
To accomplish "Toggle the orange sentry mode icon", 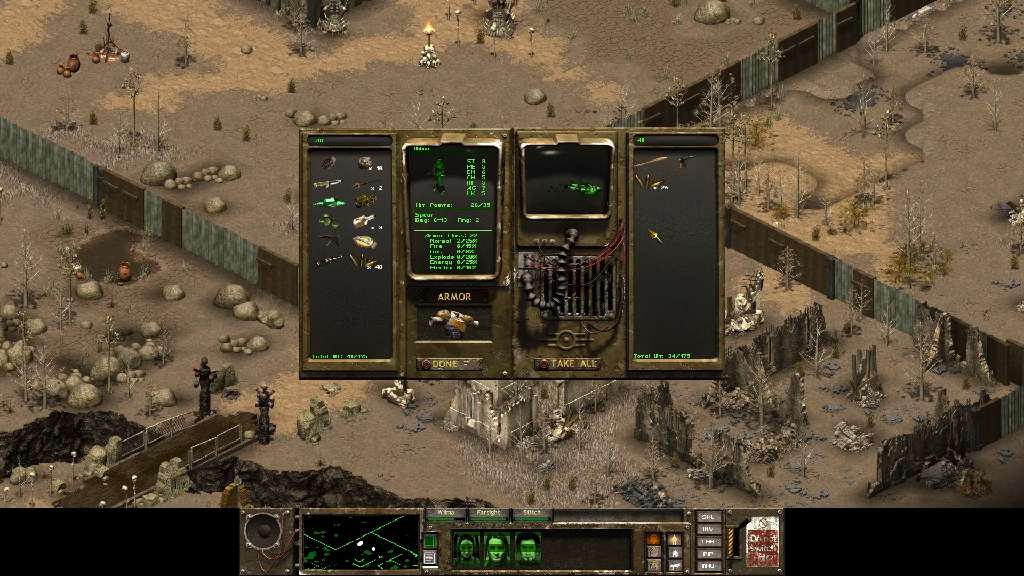I will point(654,539).
